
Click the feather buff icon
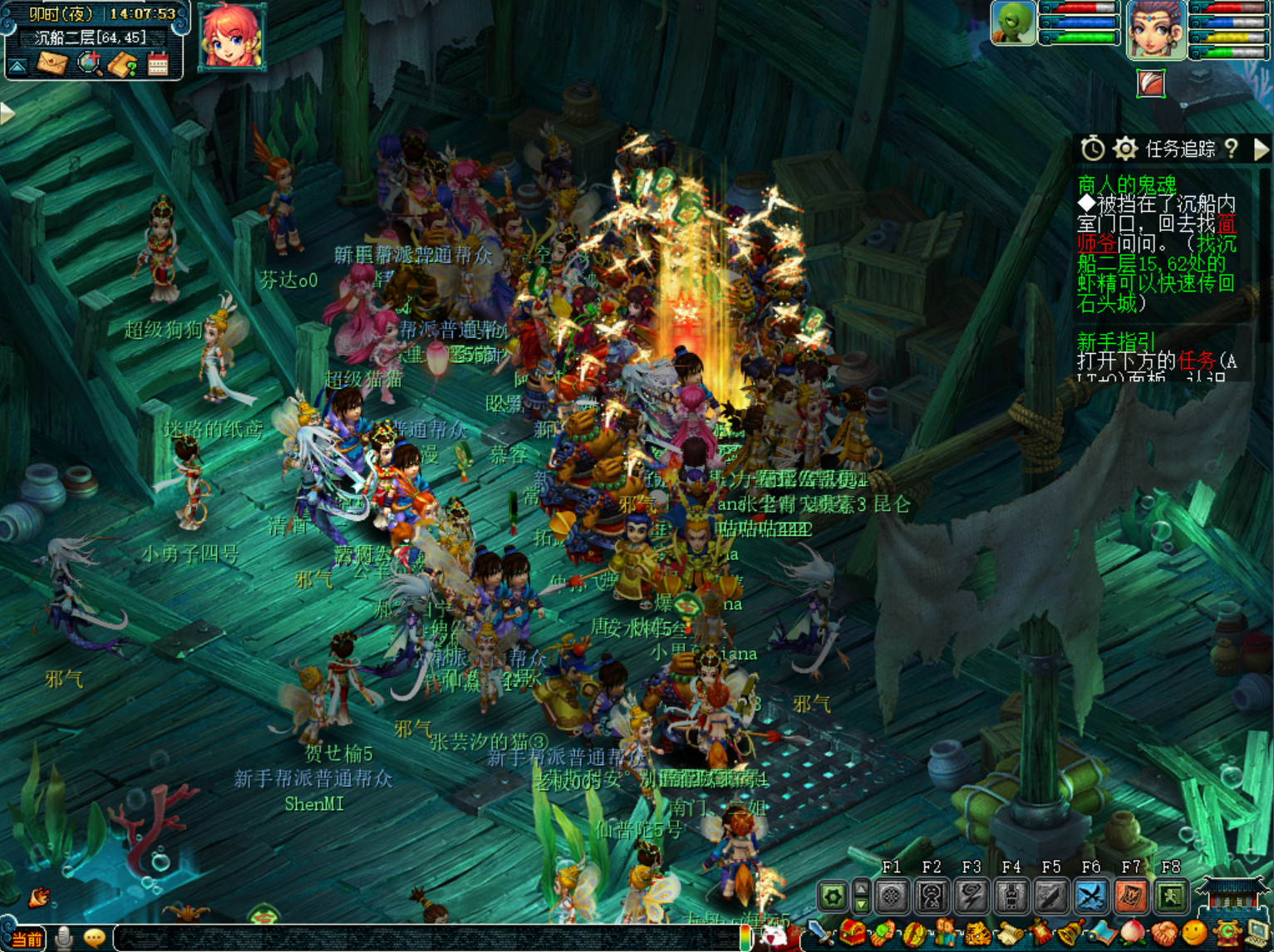coord(1151,83)
